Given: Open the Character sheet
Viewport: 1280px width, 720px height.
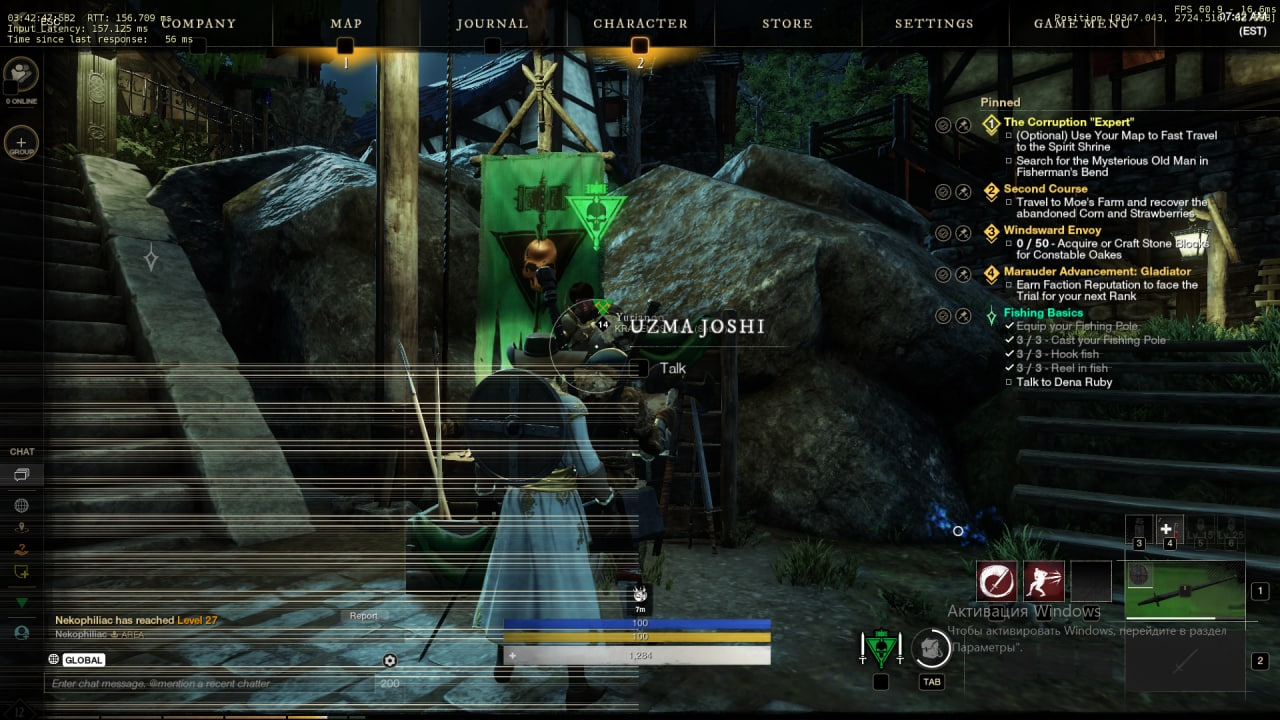Looking at the screenshot, I should click(640, 23).
